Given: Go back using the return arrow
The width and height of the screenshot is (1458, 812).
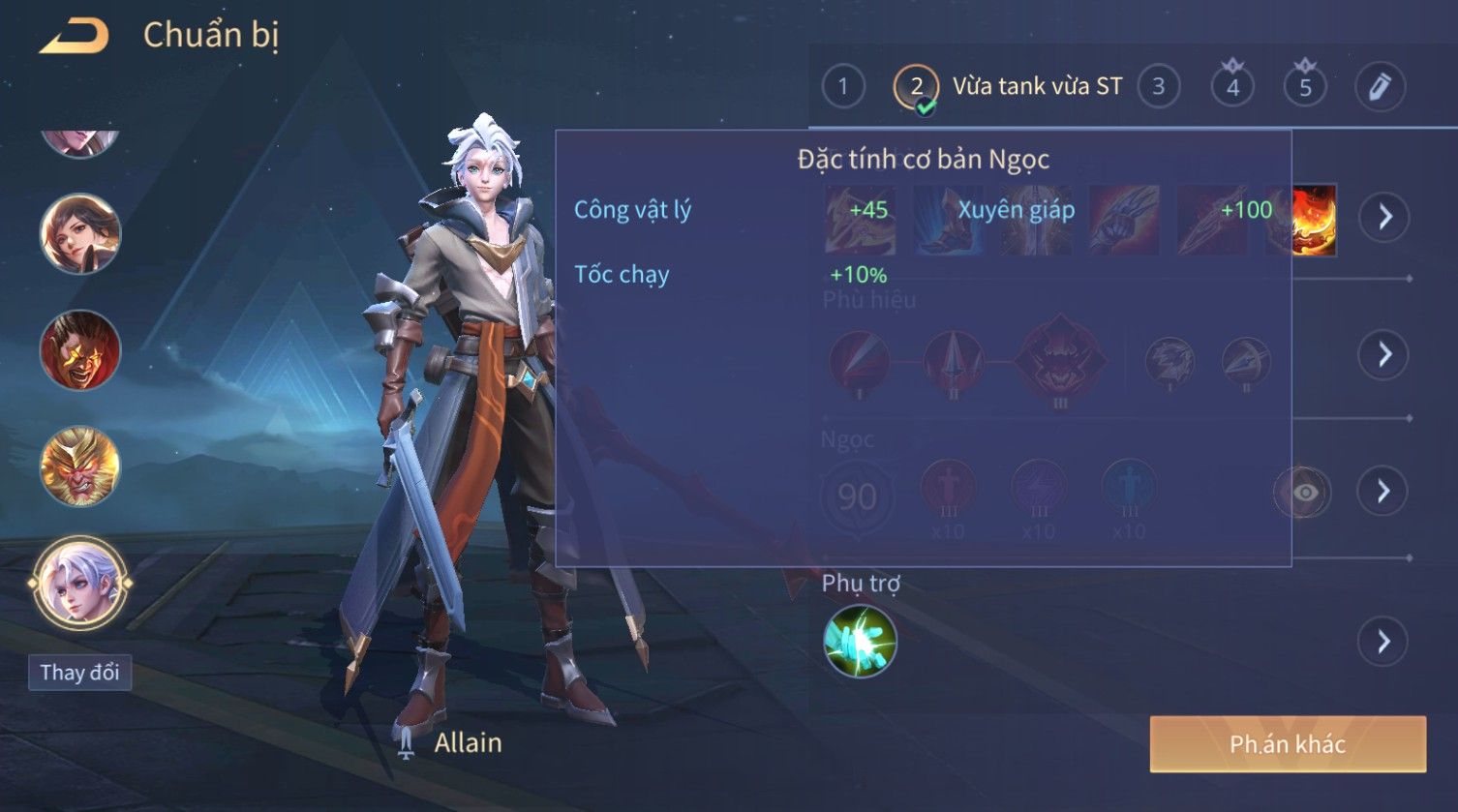Looking at the screenshot, I should (74, 37).
